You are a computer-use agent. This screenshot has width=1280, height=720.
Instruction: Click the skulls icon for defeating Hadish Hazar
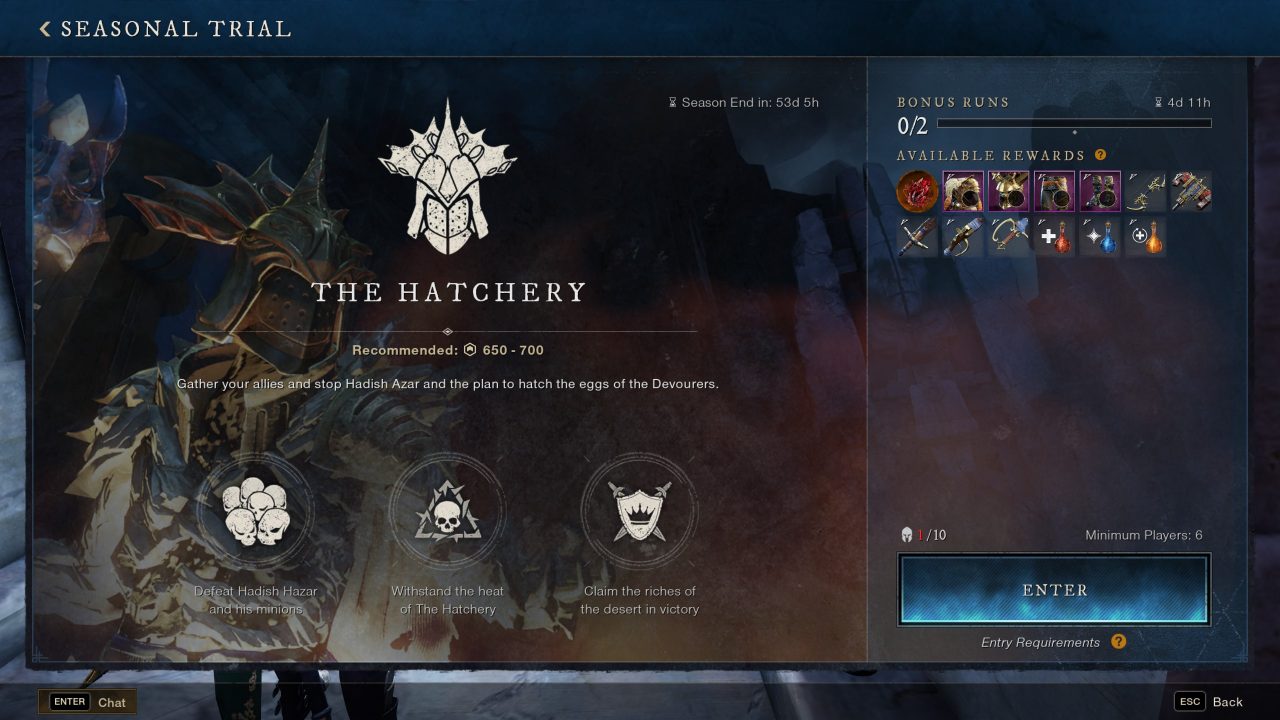pyautogui.click(x=253, y=511)
